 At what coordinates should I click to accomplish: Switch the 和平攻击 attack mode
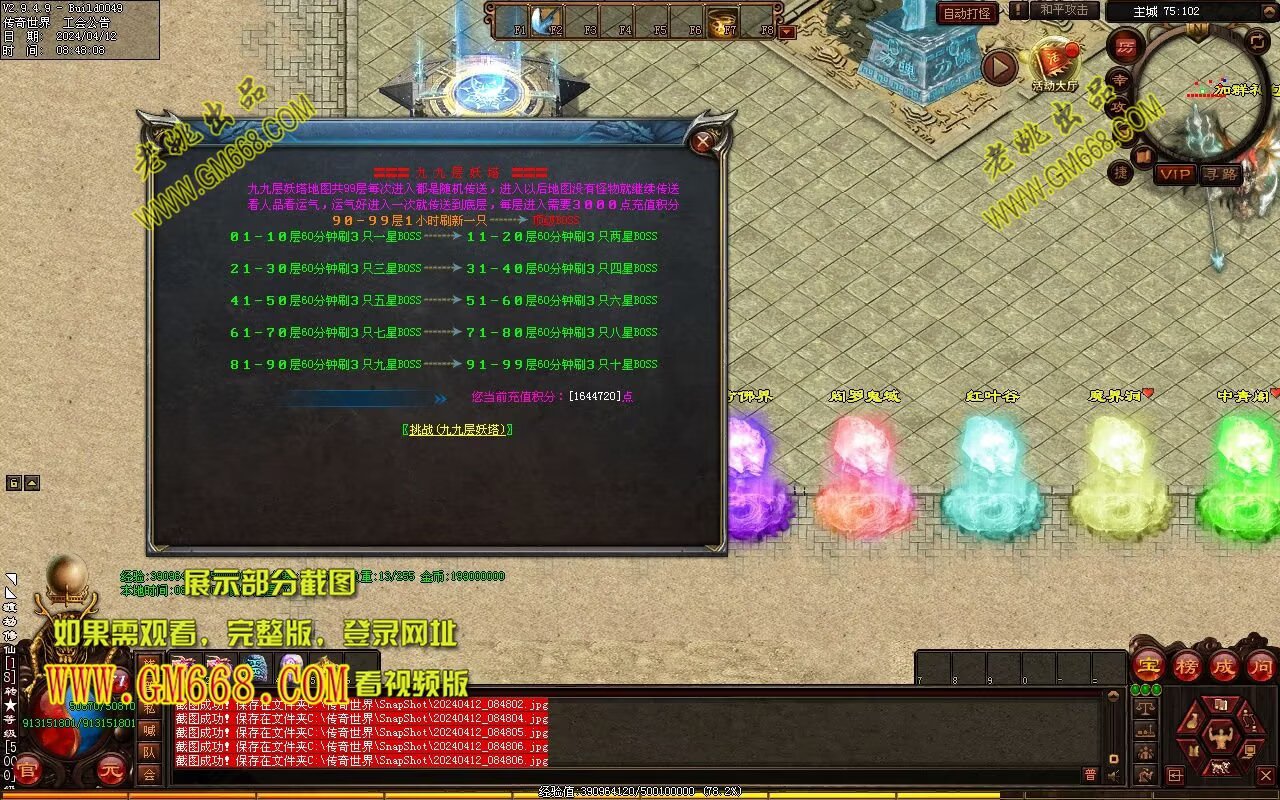click(x=1064, y=10)
